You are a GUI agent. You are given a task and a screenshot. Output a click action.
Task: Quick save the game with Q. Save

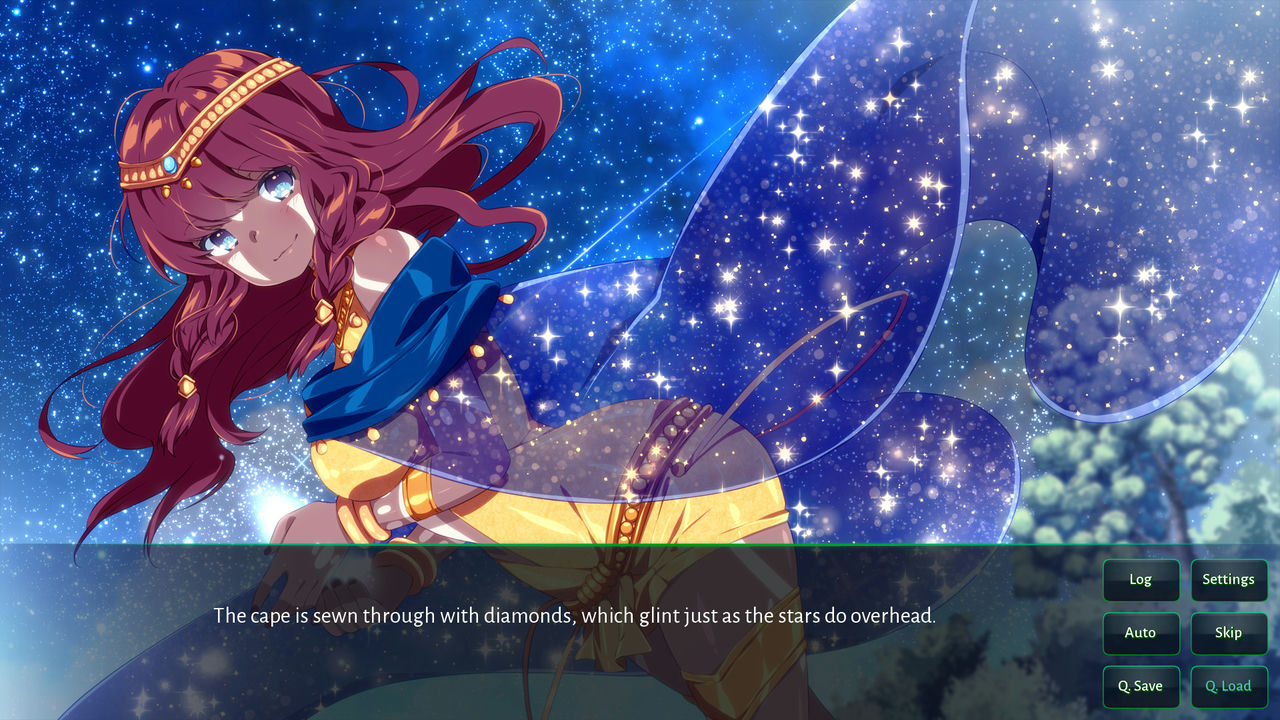point(1141,686)
